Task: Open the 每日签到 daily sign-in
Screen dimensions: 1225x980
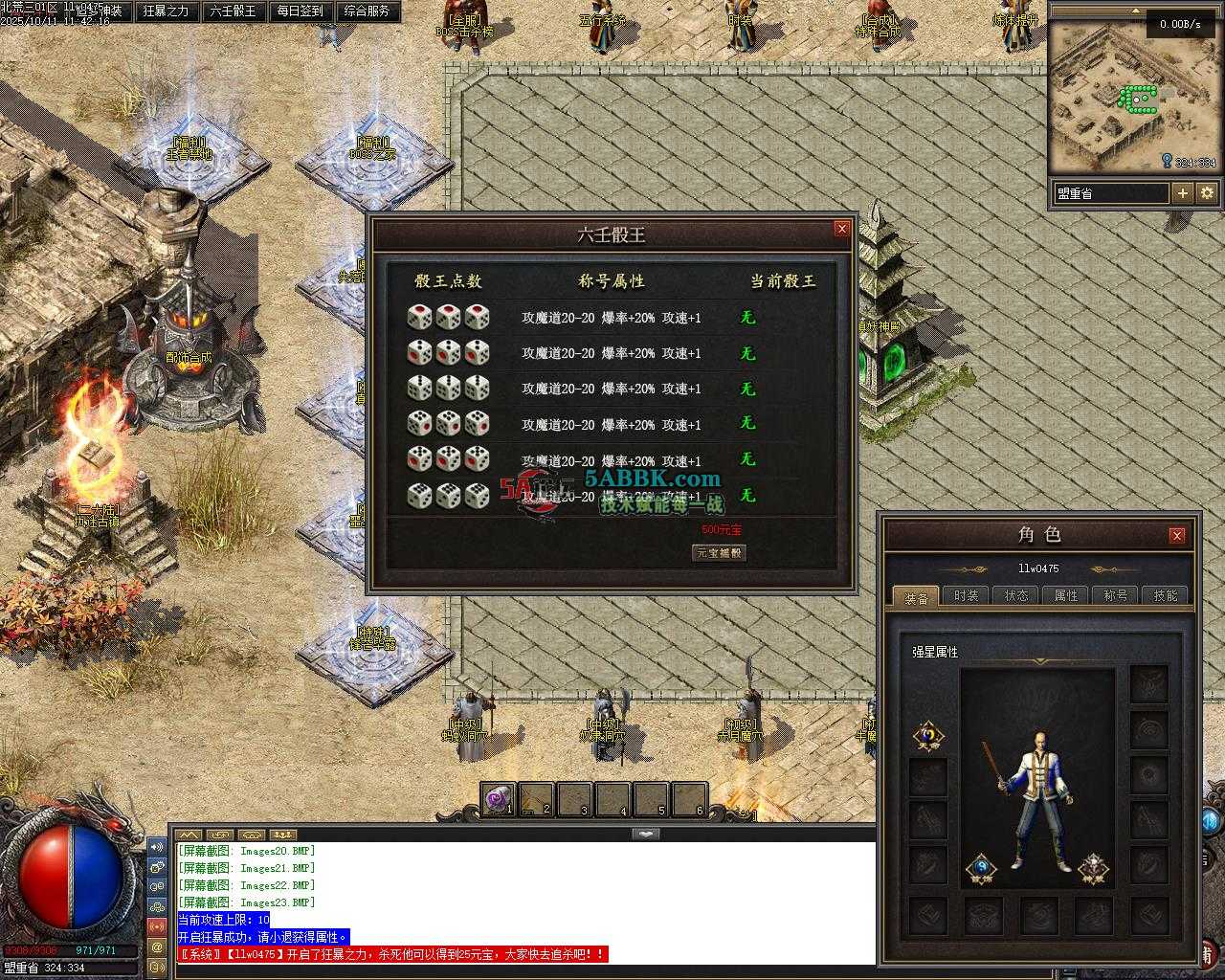Action: tap(300, 11)
